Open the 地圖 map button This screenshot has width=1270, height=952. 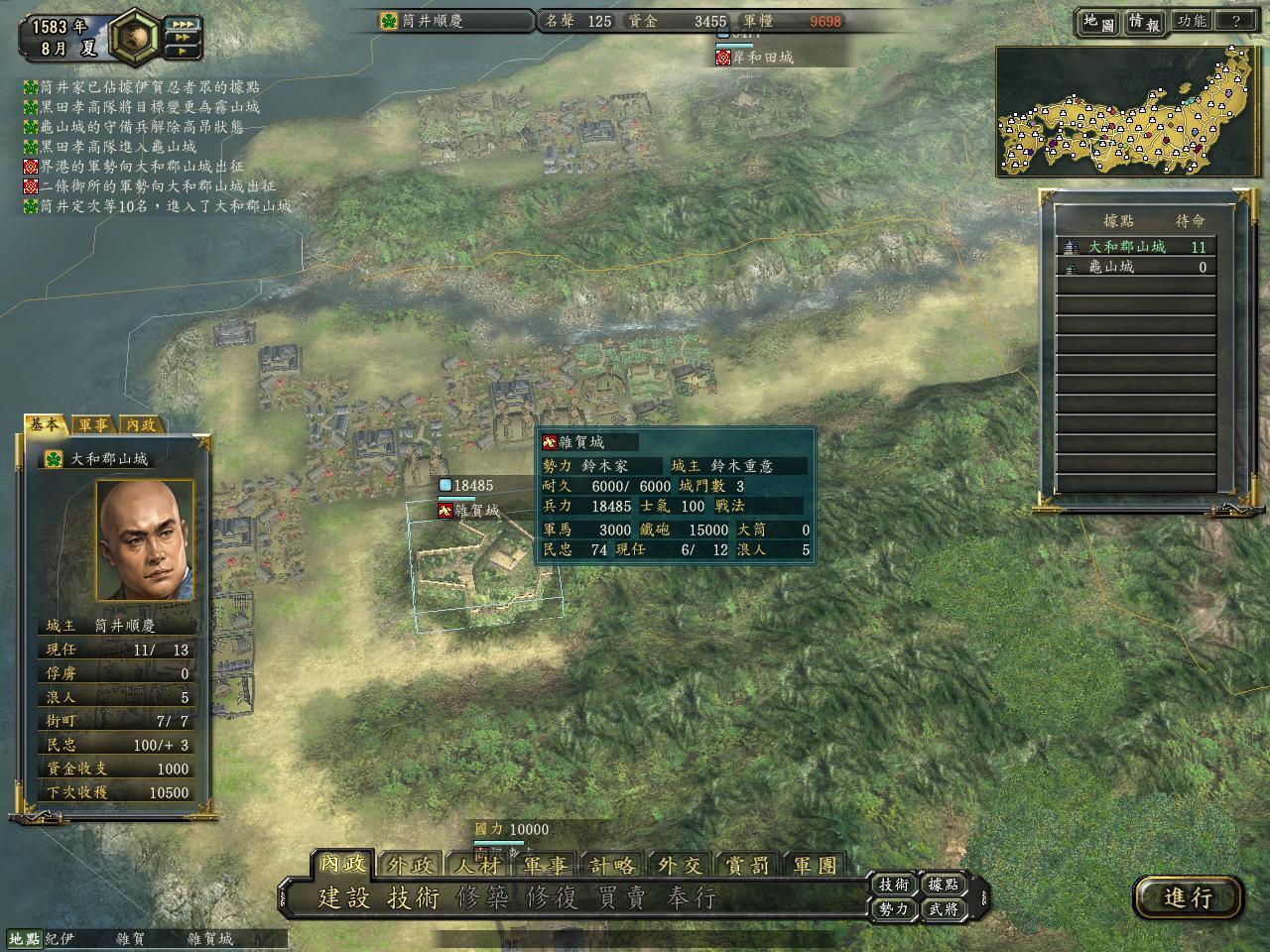1099,22
